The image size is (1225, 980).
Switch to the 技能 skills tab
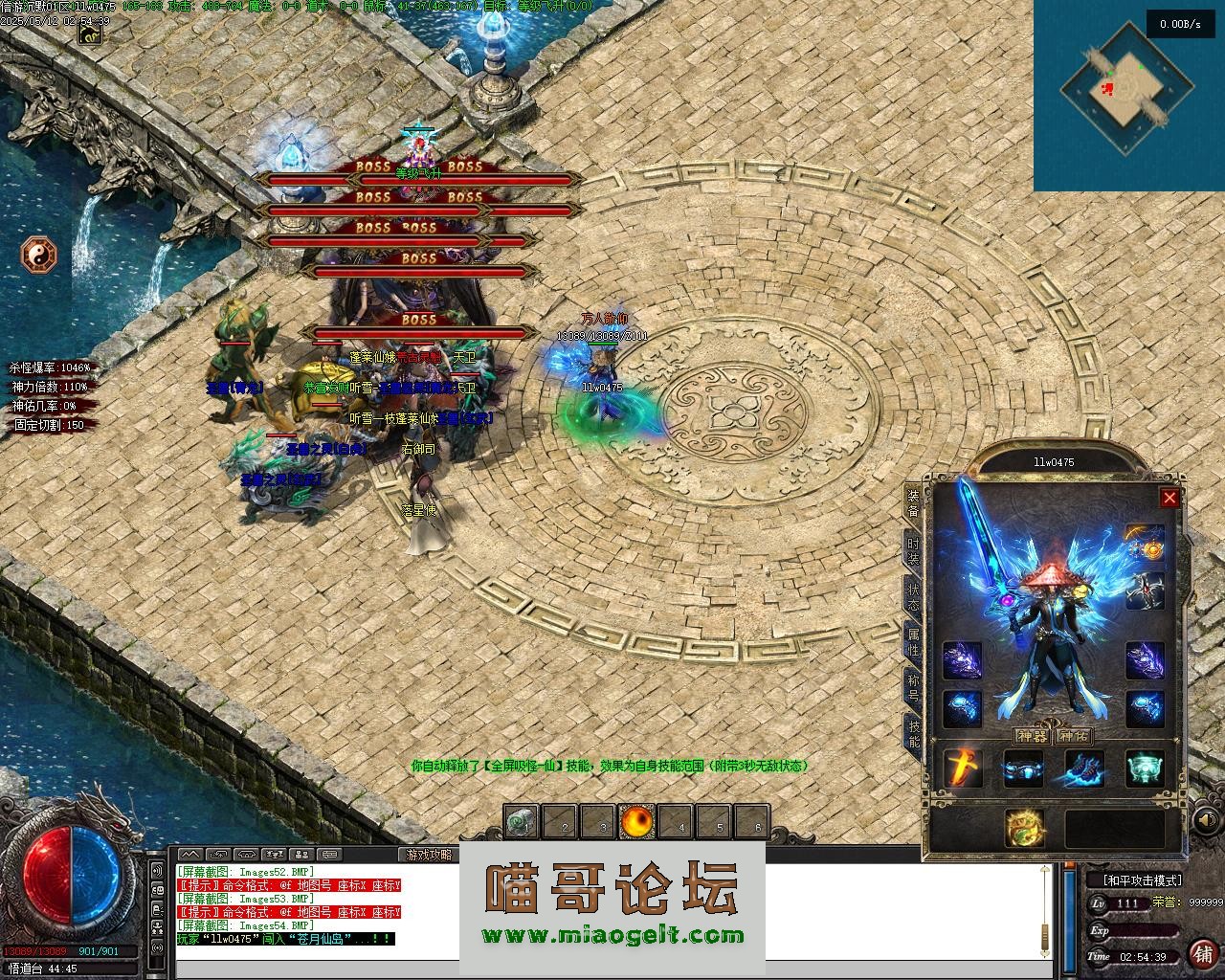[913, 732]
